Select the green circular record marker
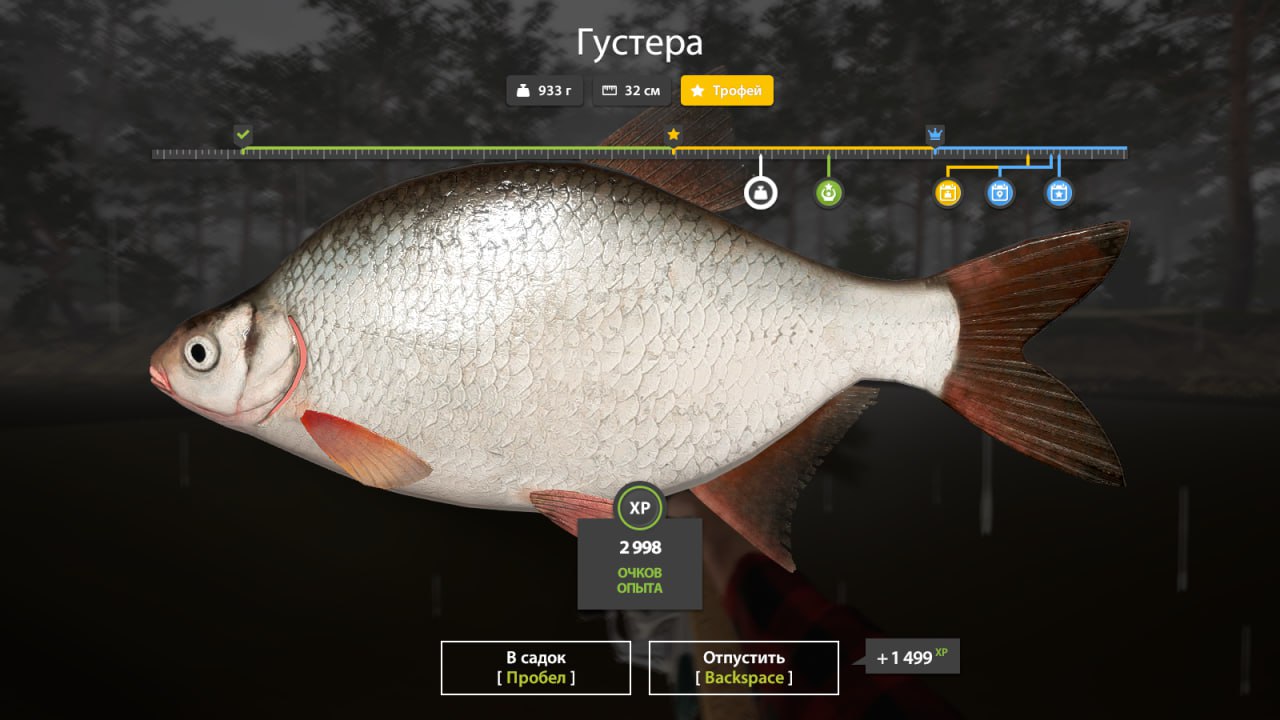 (x=828, y=192)
